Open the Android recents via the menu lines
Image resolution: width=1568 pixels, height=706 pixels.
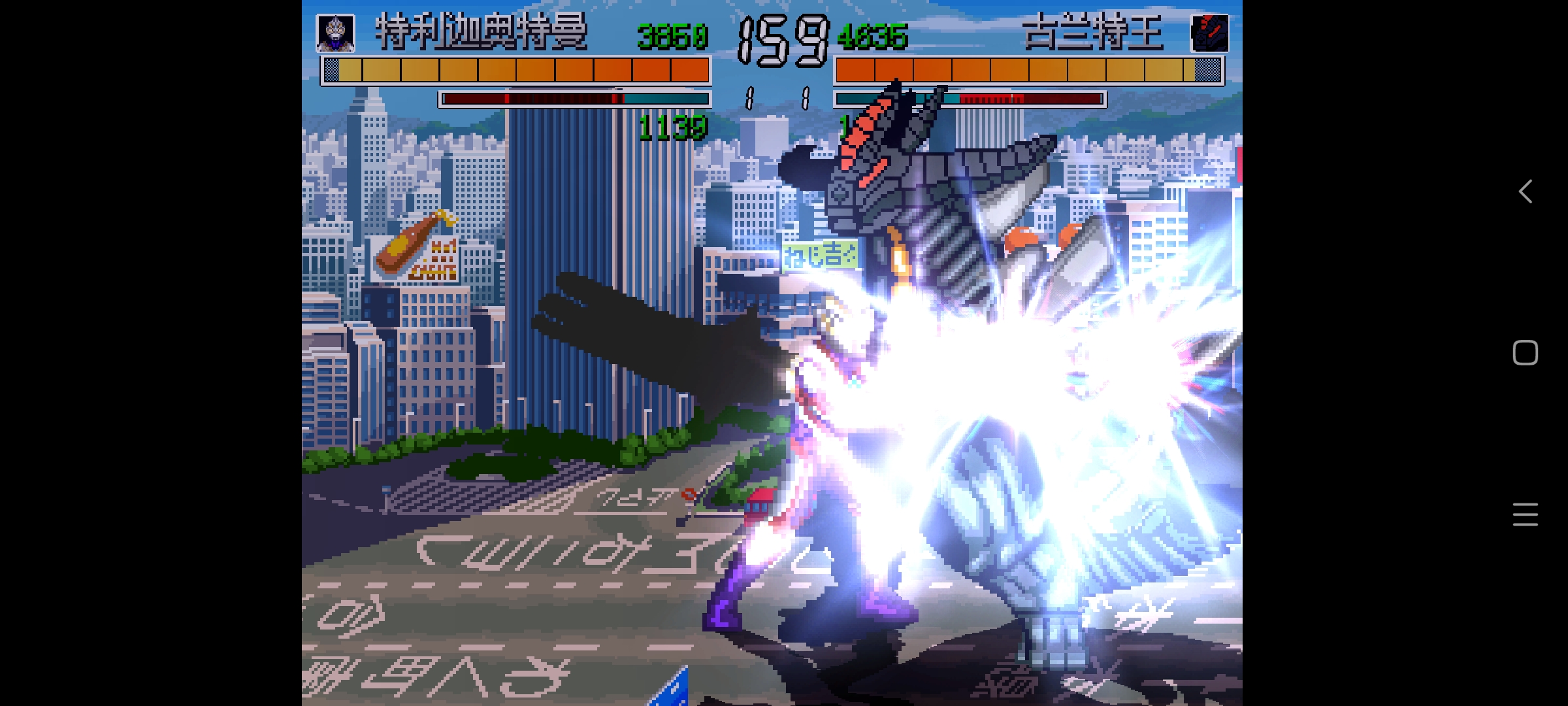pyautogui.click(x=1525, y=514)
